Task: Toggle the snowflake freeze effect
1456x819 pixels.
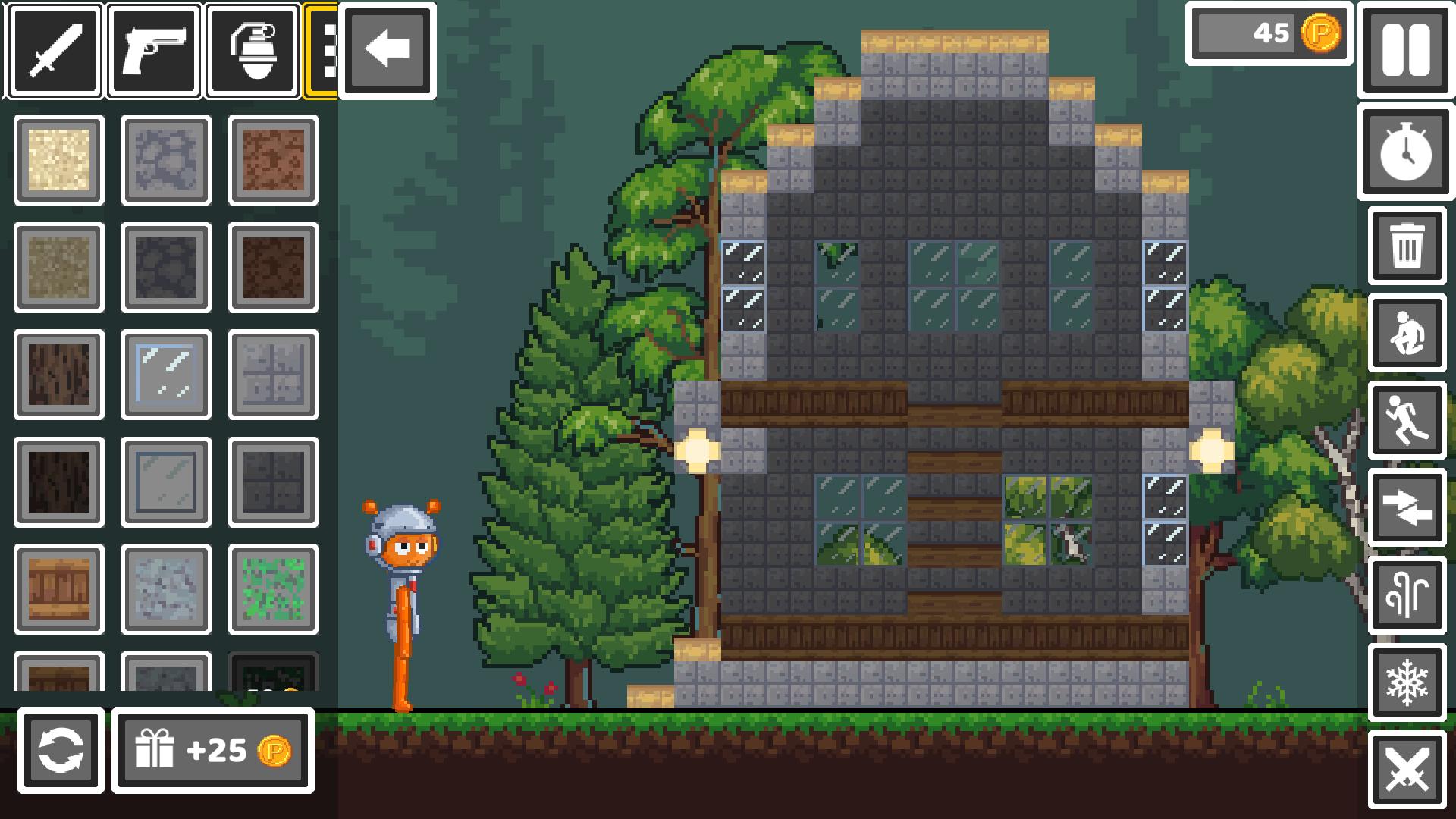Action: (1407, 685)
